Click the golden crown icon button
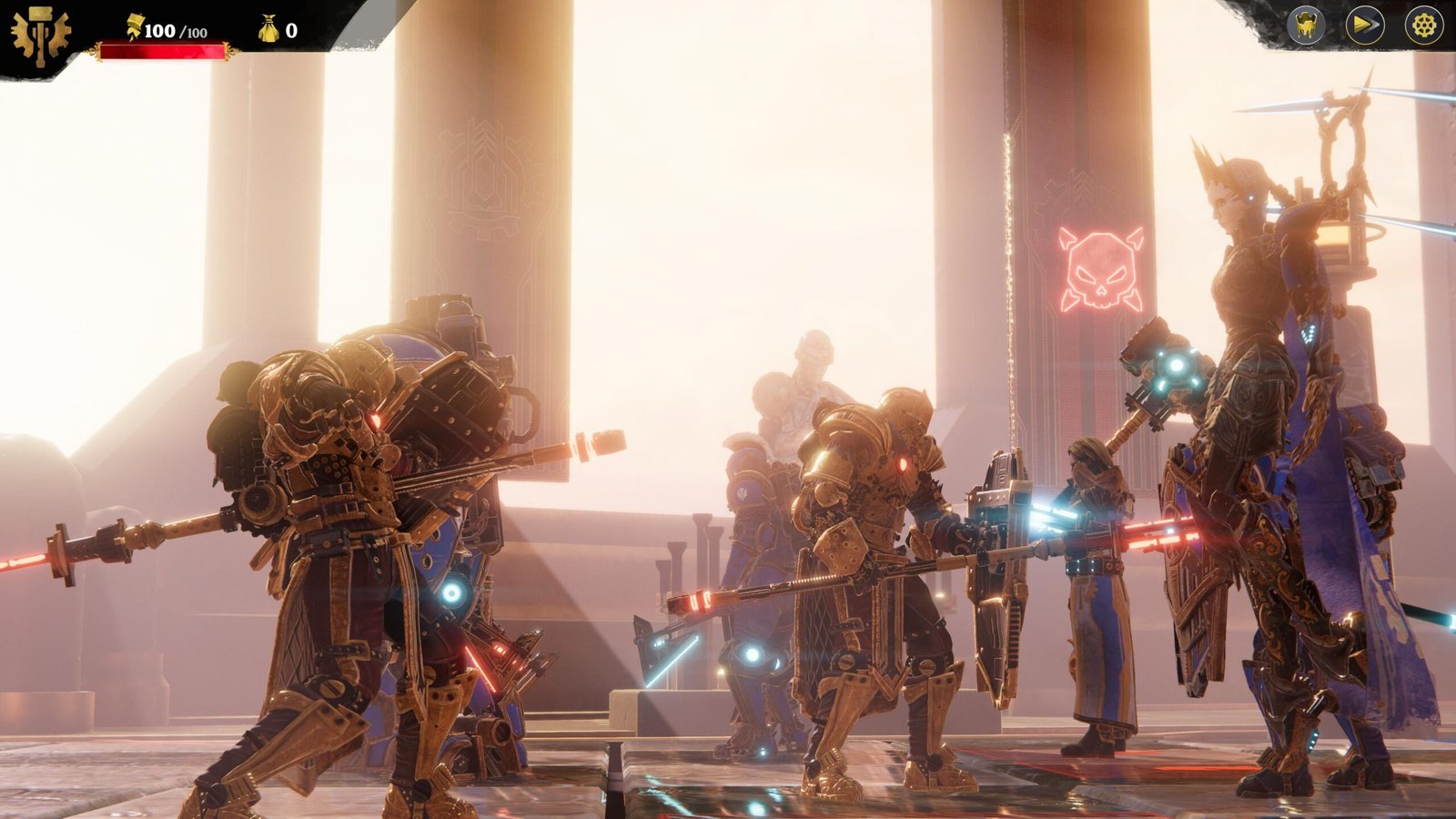This screenshot has height=819, width=1456. [x=1306, y=25]
